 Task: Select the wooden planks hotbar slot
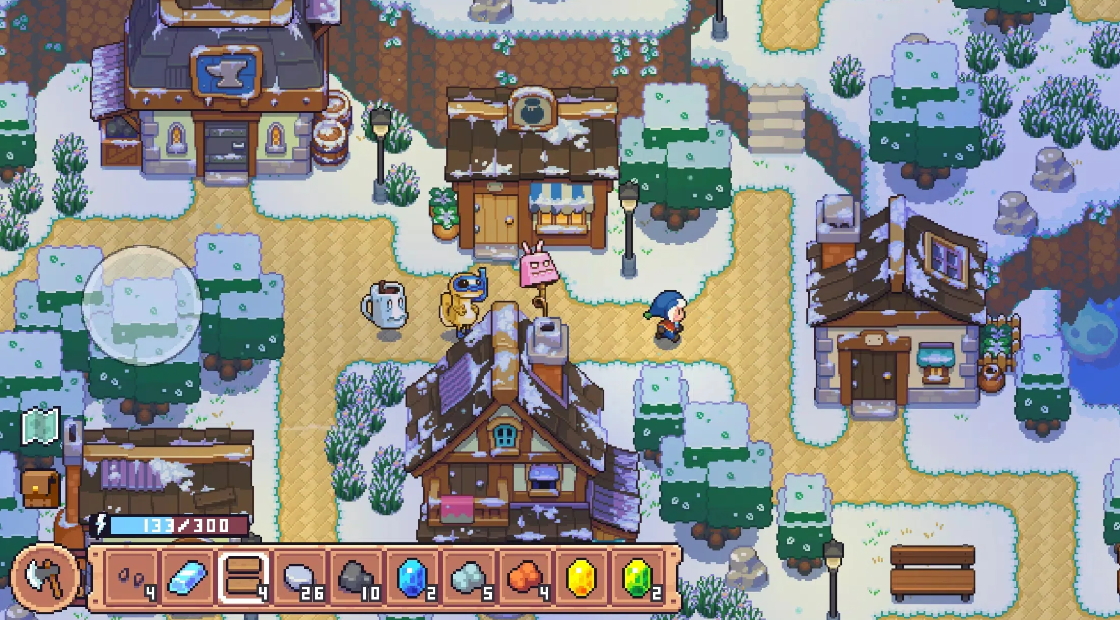point(244,578)
